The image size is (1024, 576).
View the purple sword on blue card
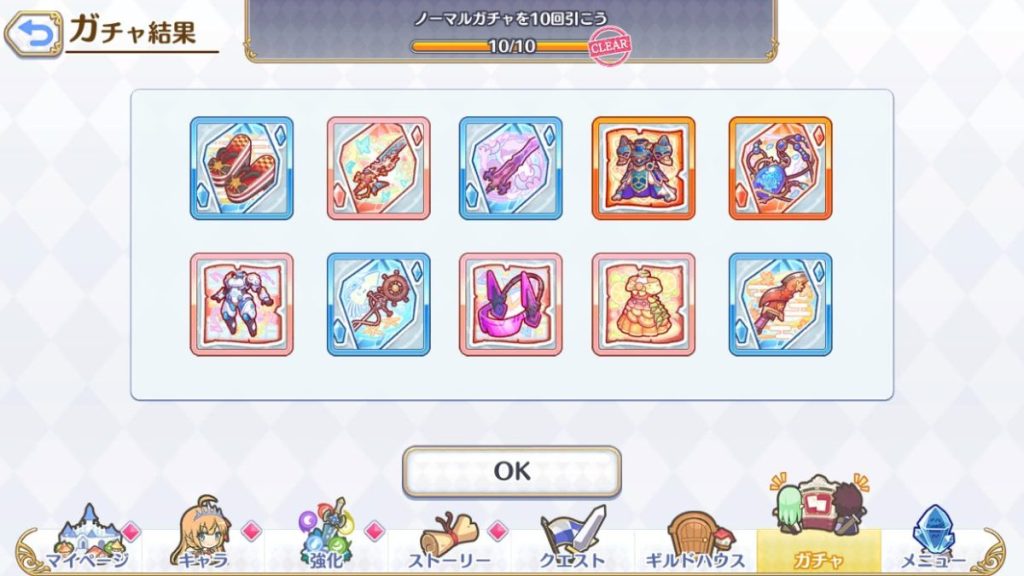point(510,168)
